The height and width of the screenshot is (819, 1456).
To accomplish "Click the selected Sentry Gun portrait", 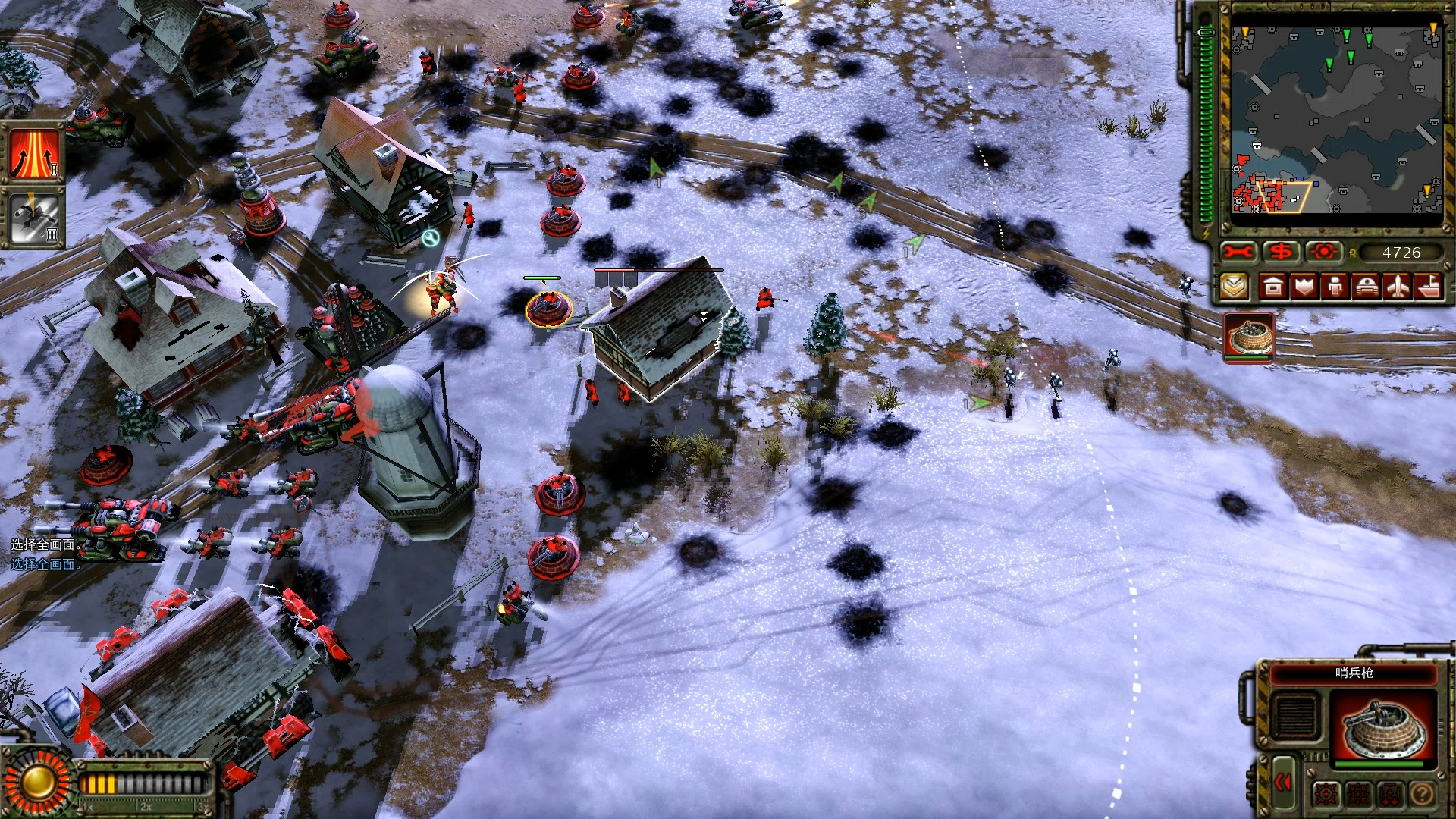I will click(x=1383, y=725).
